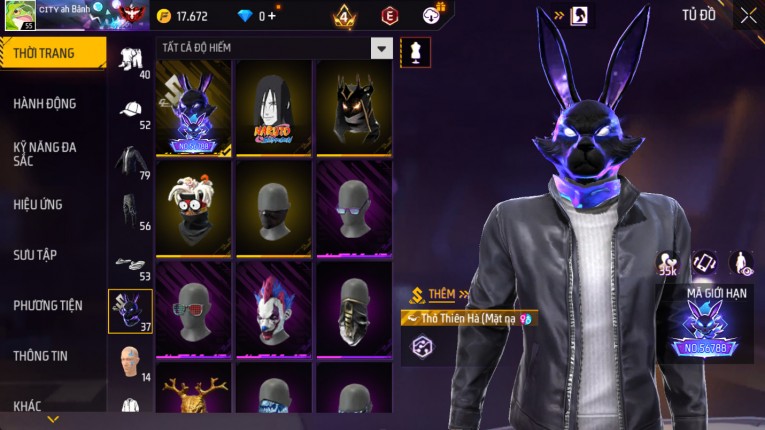Open the rarity filter dropdown
The image size is (765, 430).
[x=381, y=48]
